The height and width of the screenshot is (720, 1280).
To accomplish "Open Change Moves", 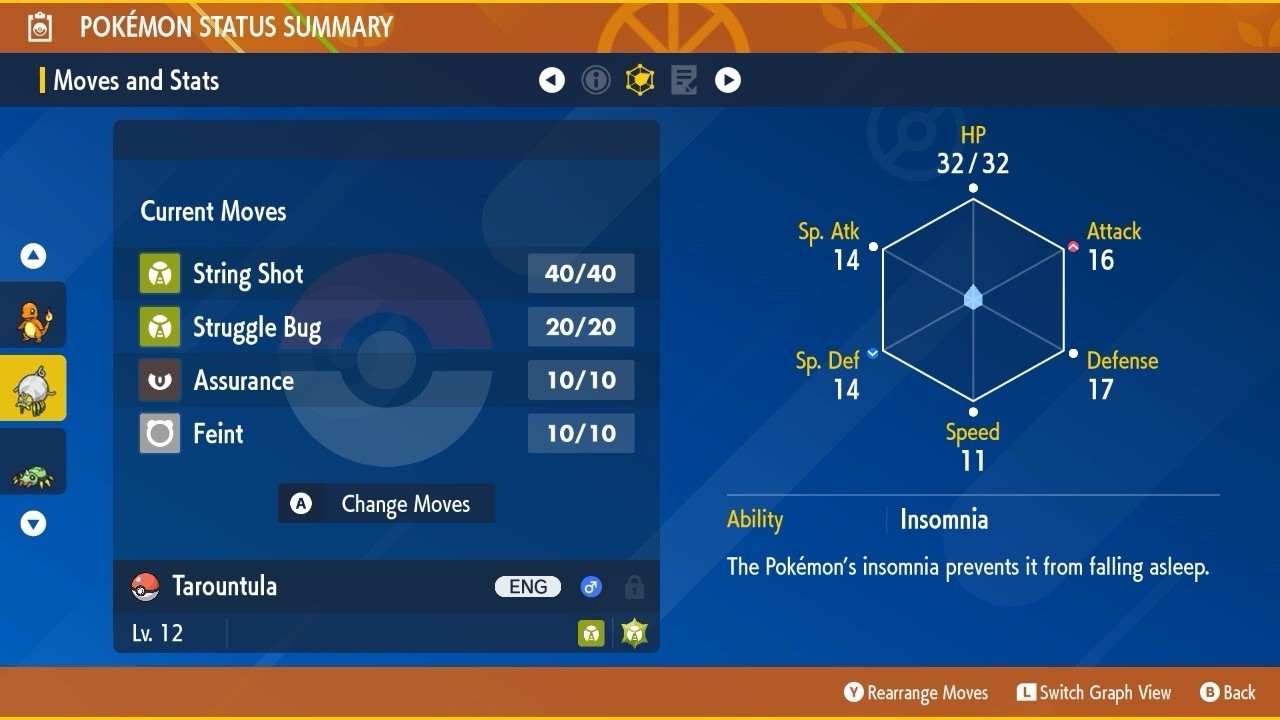I will 386,504.
